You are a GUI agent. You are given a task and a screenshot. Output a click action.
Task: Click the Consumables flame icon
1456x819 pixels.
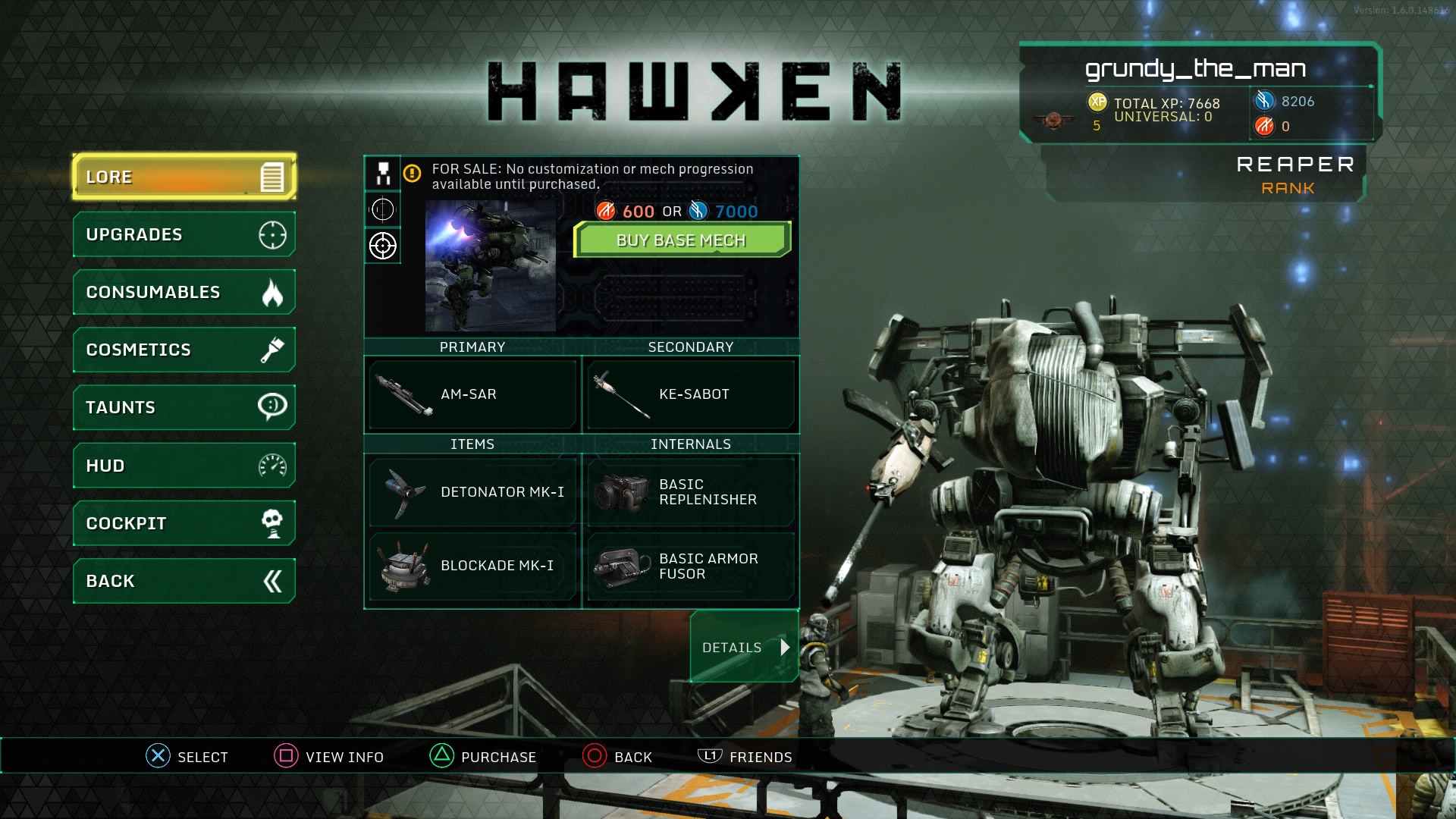click(x=275, y=292)
